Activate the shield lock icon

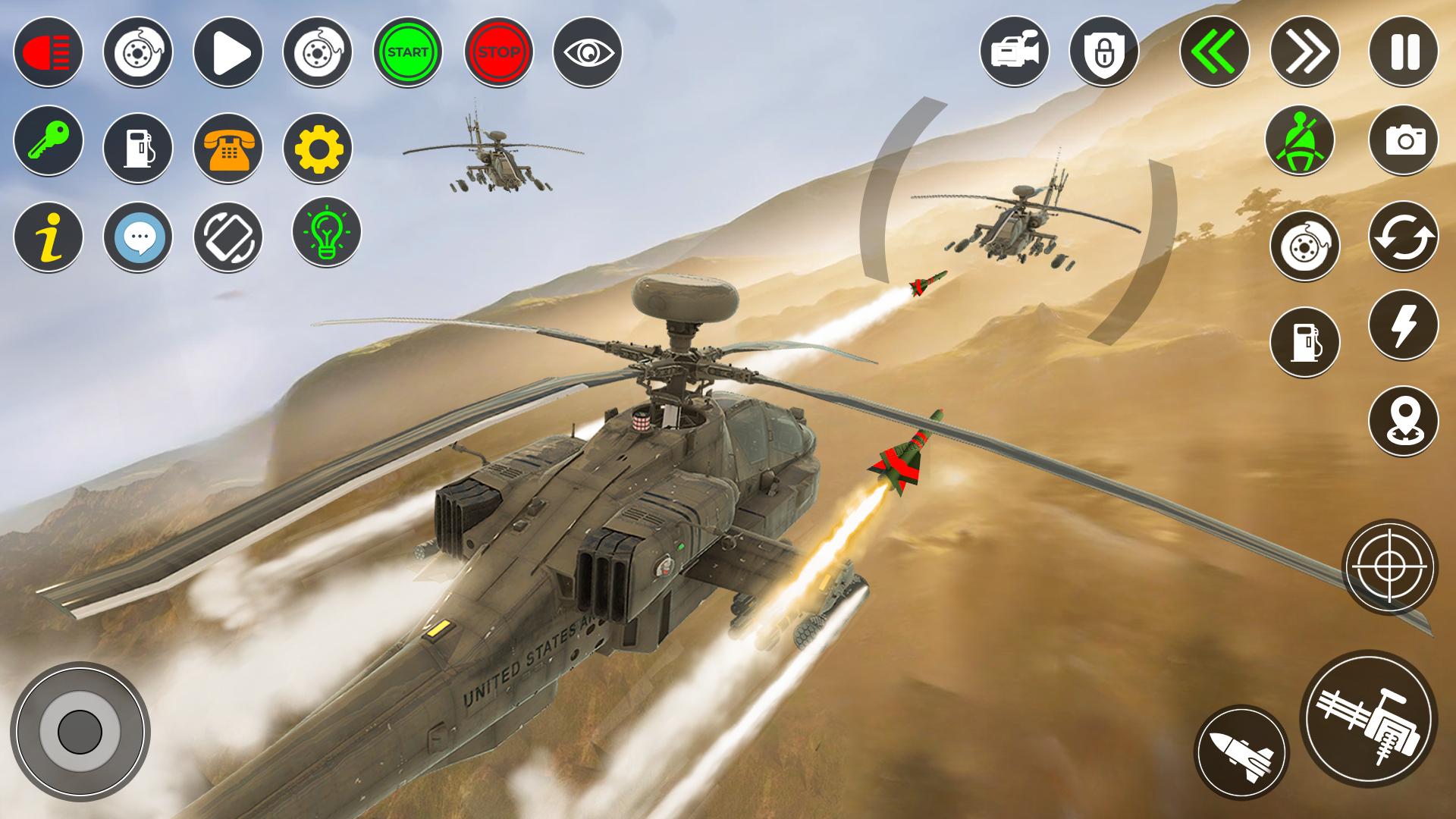tap(1104, 52)
